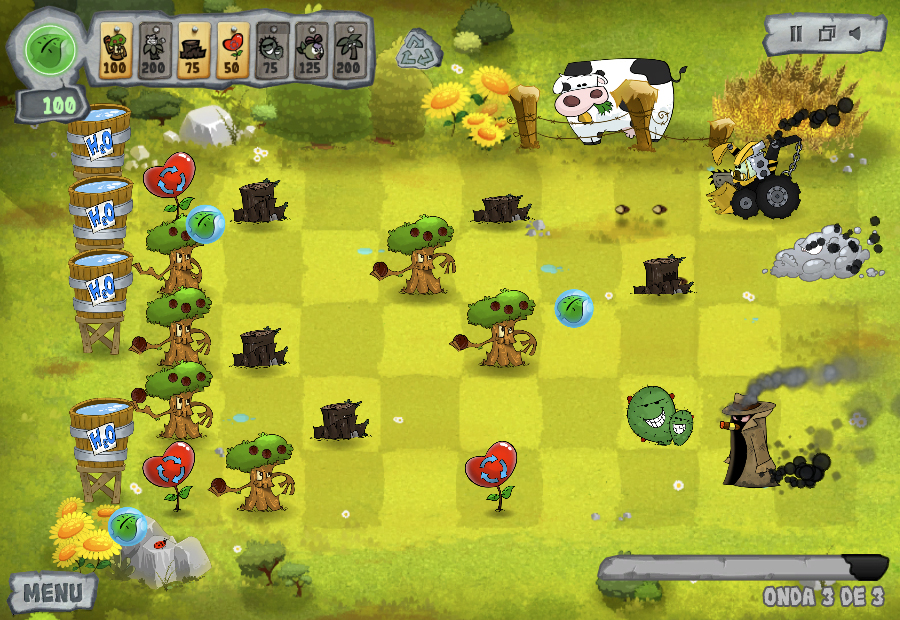Open the MENU button

pyautogui.click(x=52, y=592)
